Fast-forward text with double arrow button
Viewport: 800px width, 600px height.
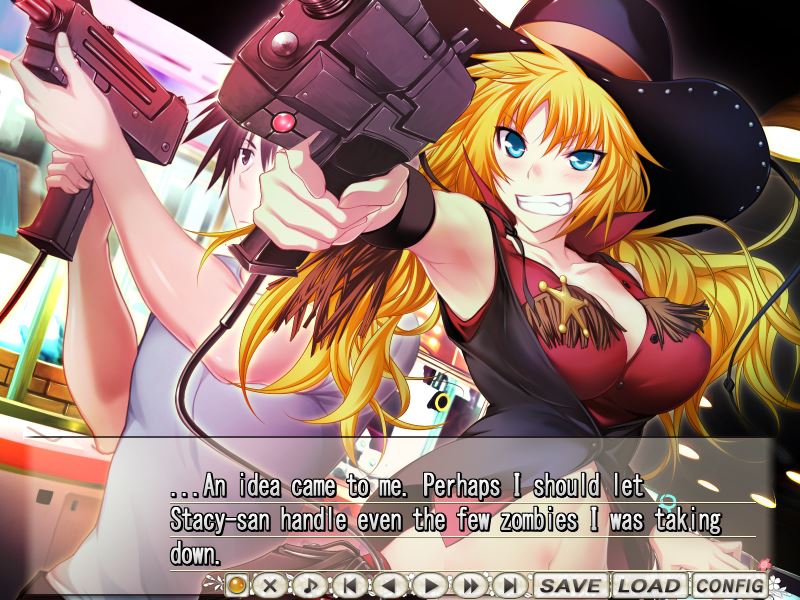coord(470,586)
